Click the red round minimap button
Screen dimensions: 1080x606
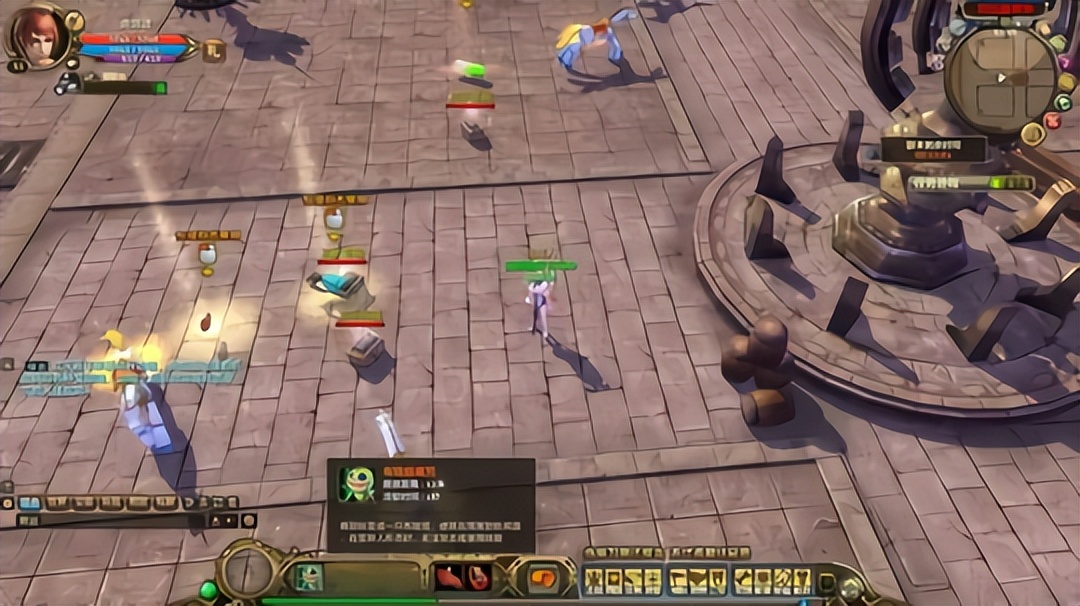[1053, 120]
